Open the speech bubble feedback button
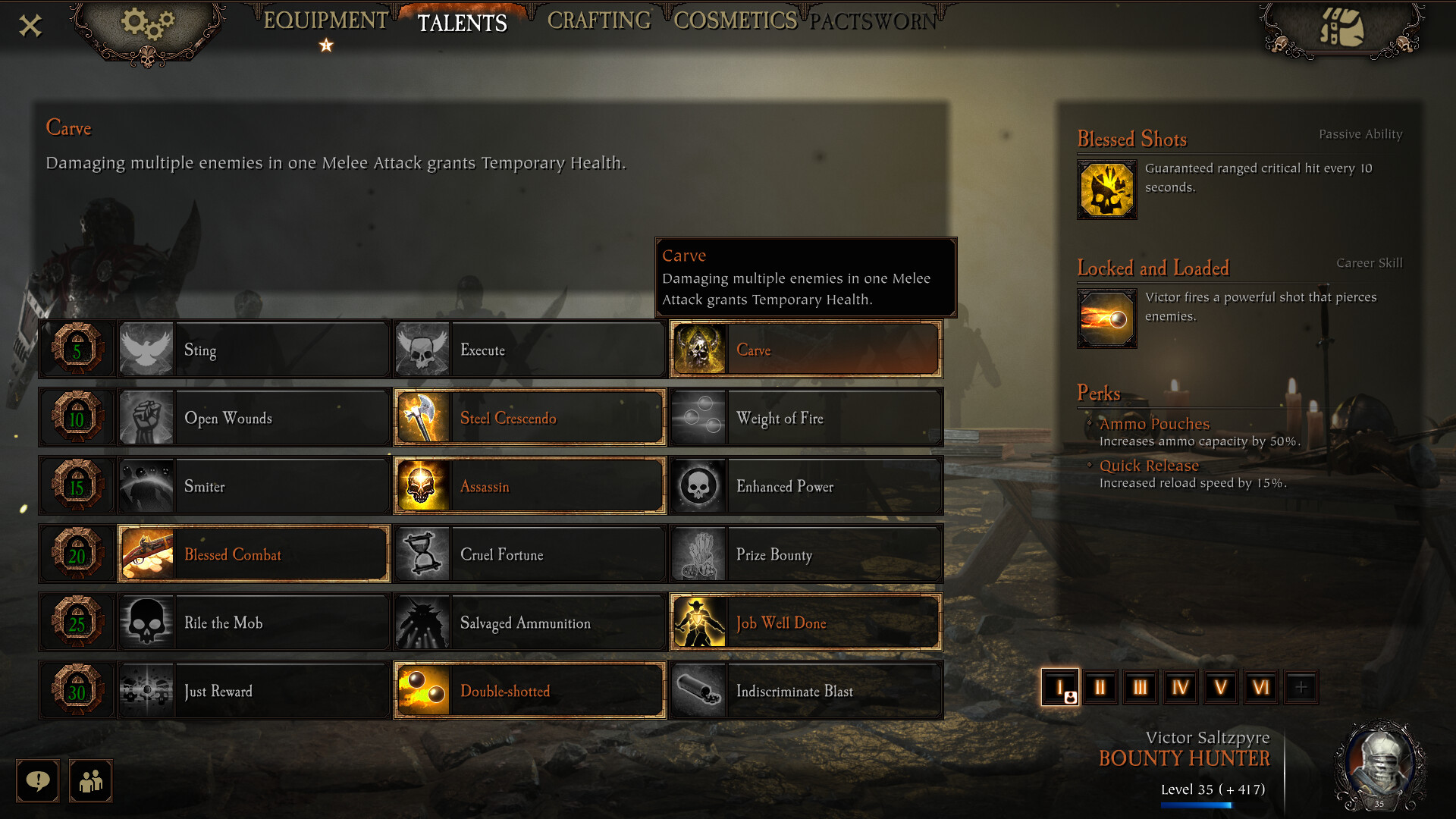 pos(38,780)
